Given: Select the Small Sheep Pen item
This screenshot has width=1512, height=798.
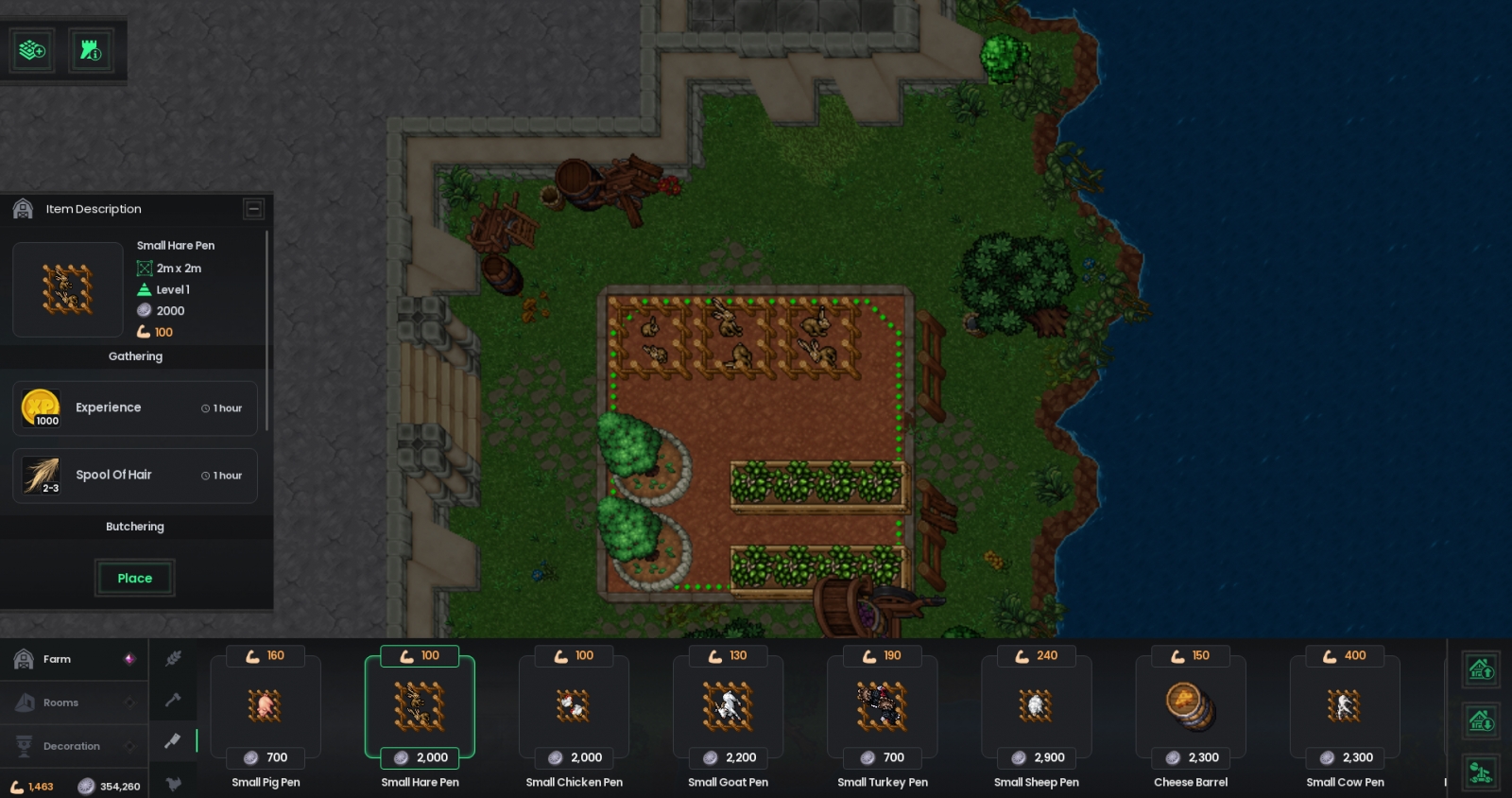Looking at the screenshot, I should (x=1036, y=706).
